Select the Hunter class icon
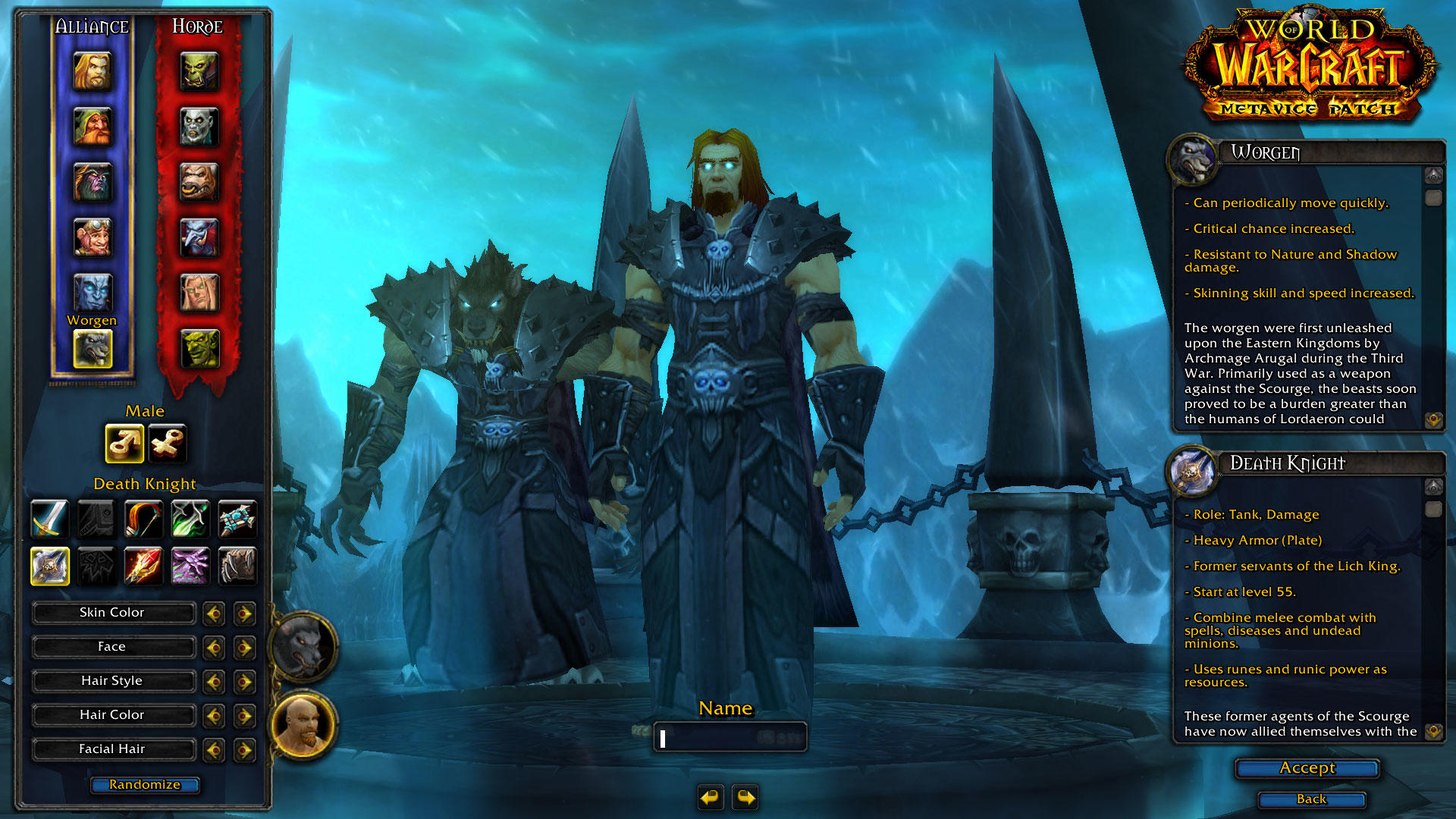 click(x=143, y=519)
